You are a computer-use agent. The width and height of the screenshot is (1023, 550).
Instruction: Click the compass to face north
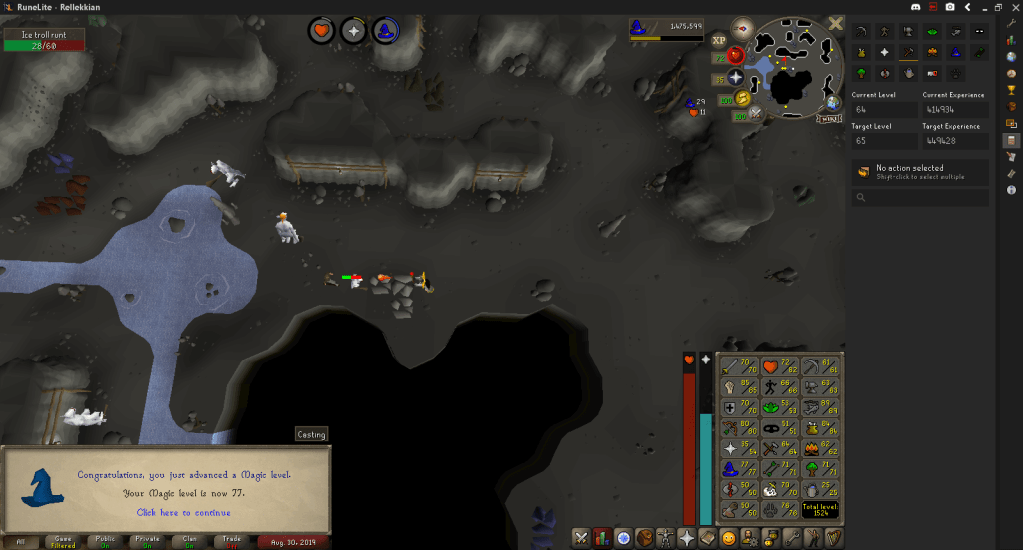point(742,29)
